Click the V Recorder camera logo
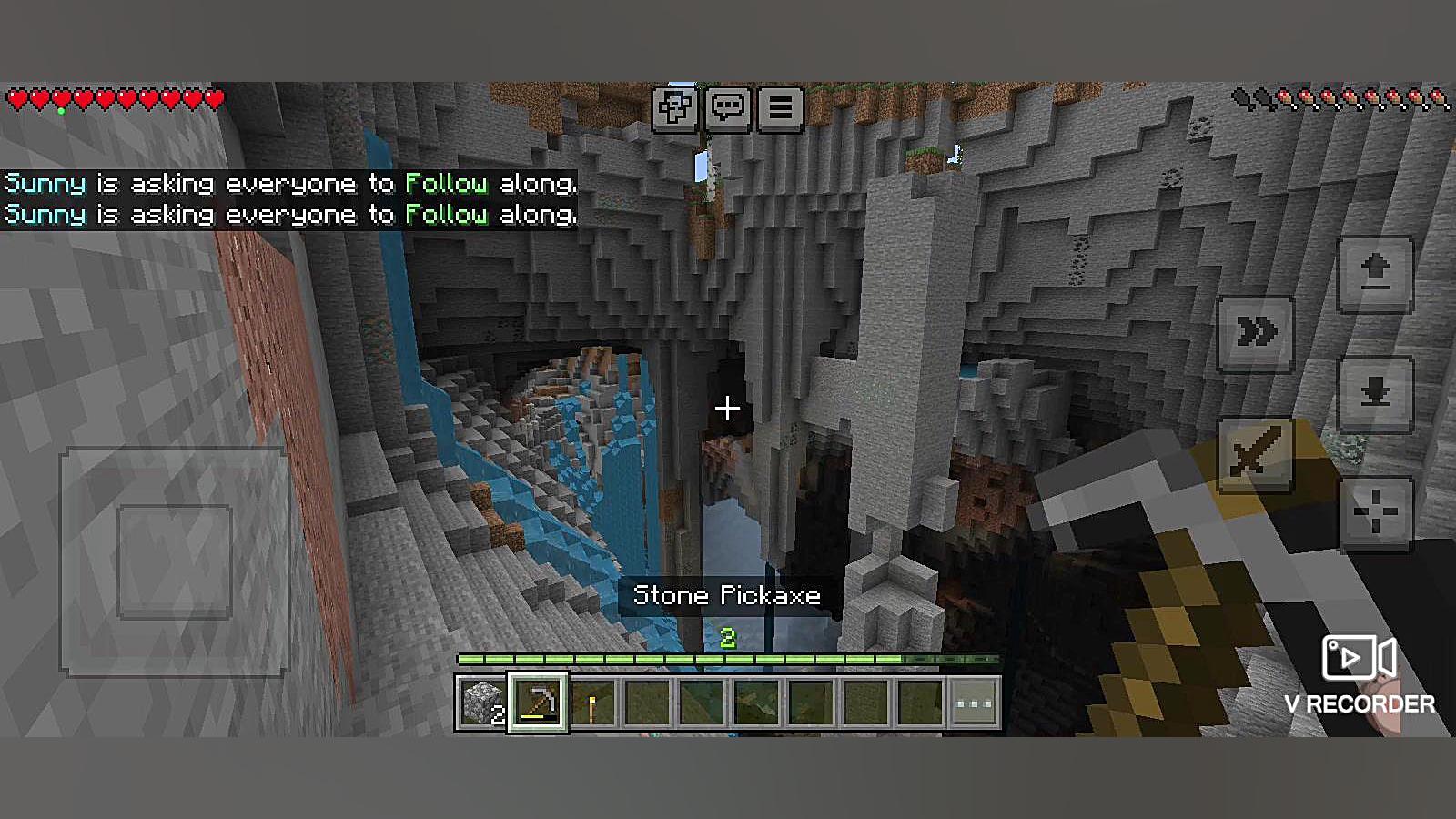 1360,658
